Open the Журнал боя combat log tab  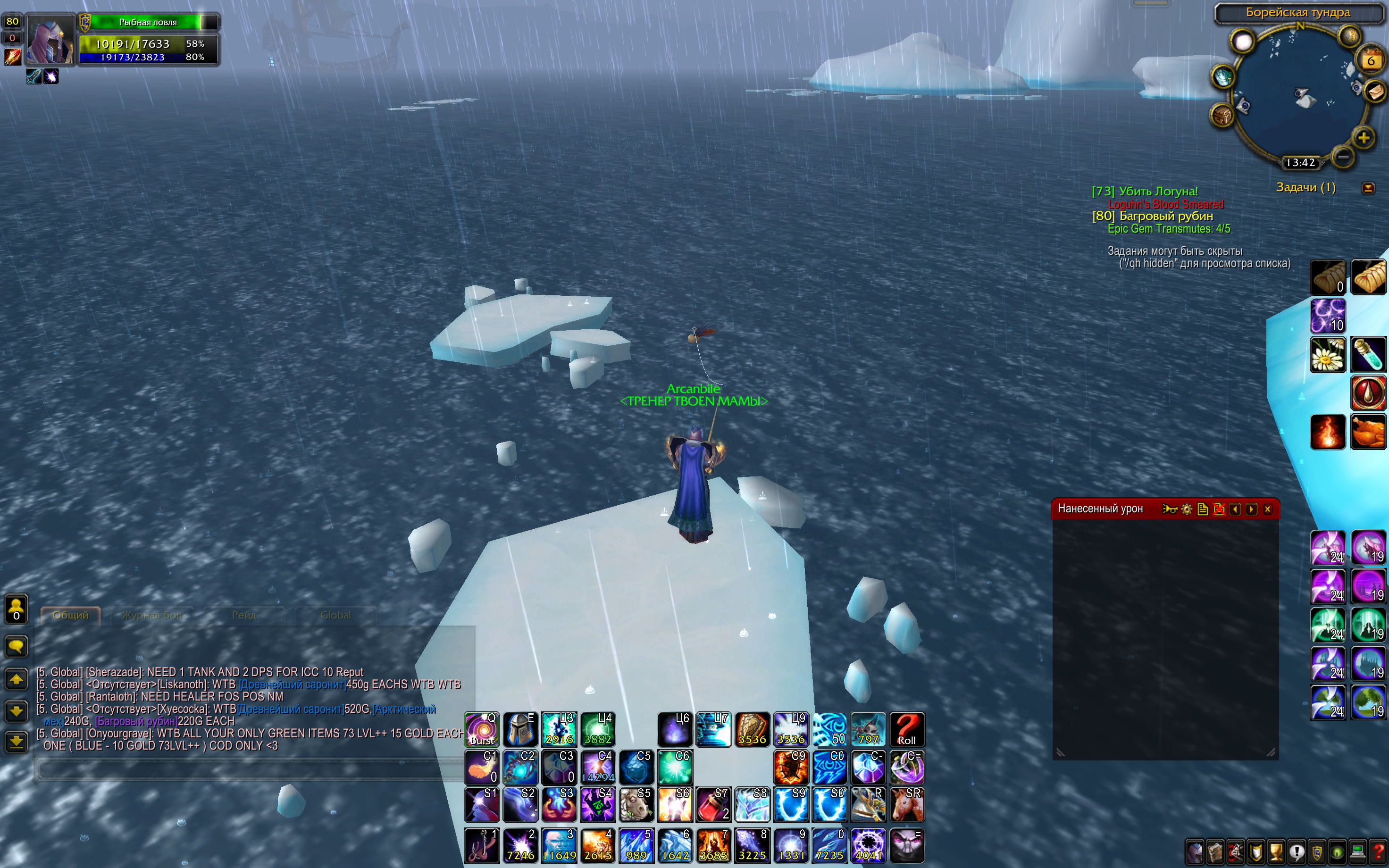point(151,616)
